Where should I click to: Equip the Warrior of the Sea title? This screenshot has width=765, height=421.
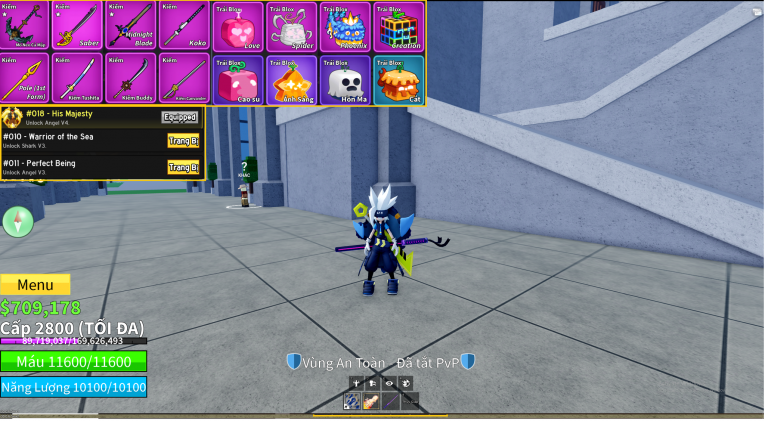point(183,141)
